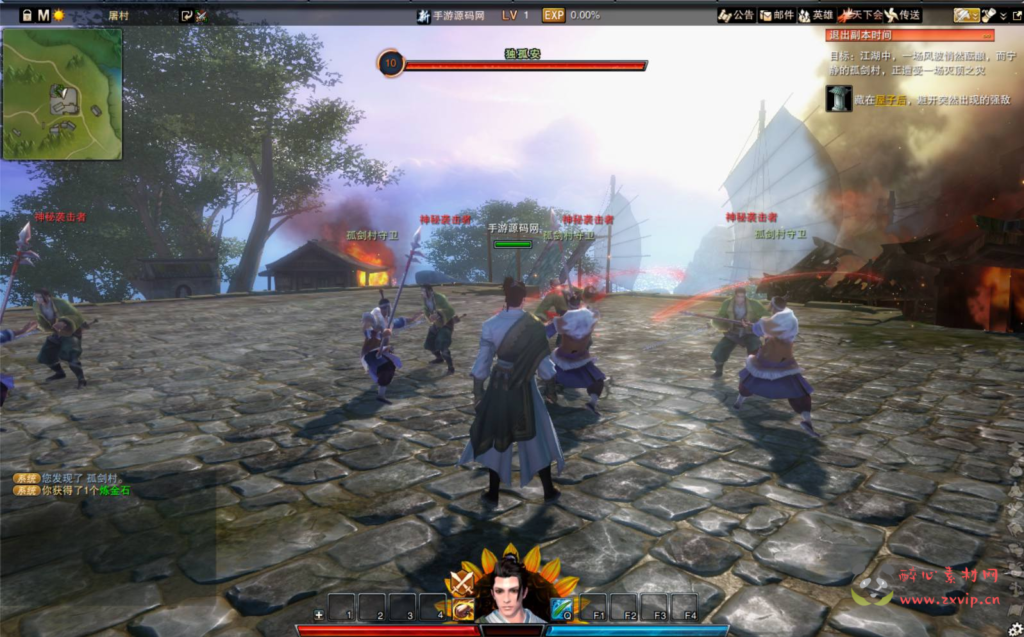Click the stone pillar quest objective icon
Screen dimensions: 1024x637
tap(839, 98)
